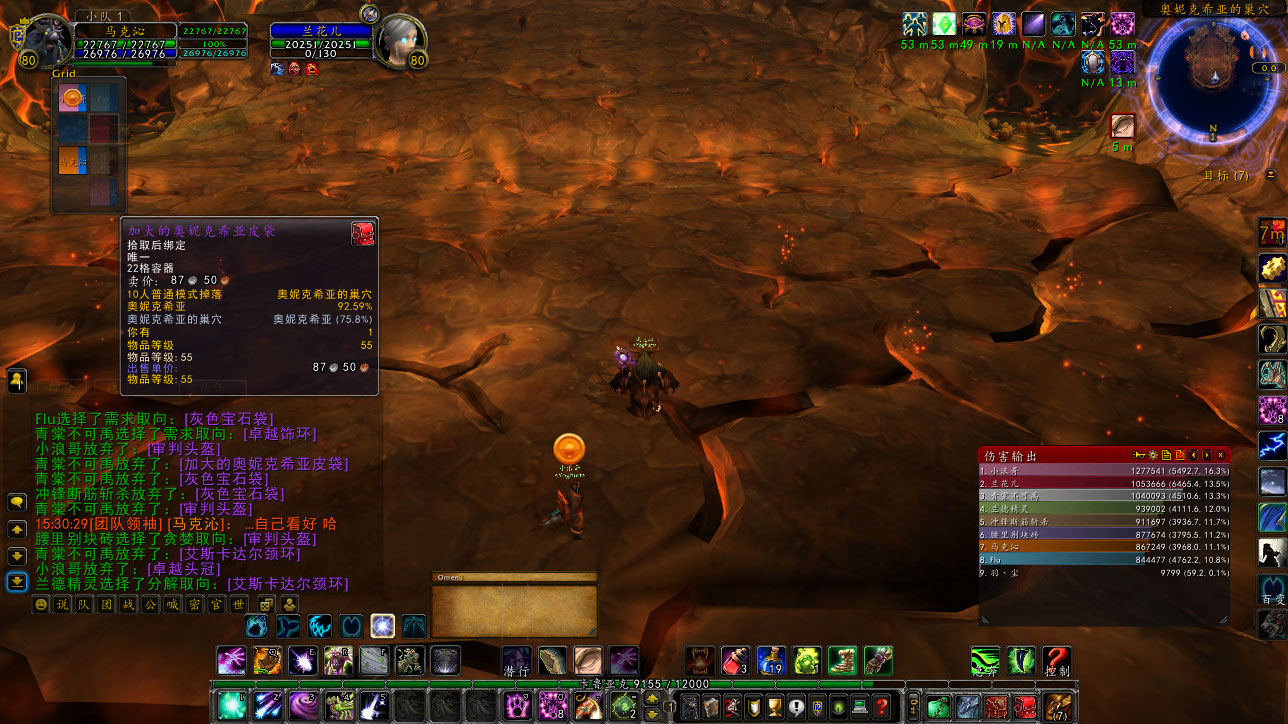
Task: Click the gear settings icon on 伤害输出 meter
Action: point(1152,456)
